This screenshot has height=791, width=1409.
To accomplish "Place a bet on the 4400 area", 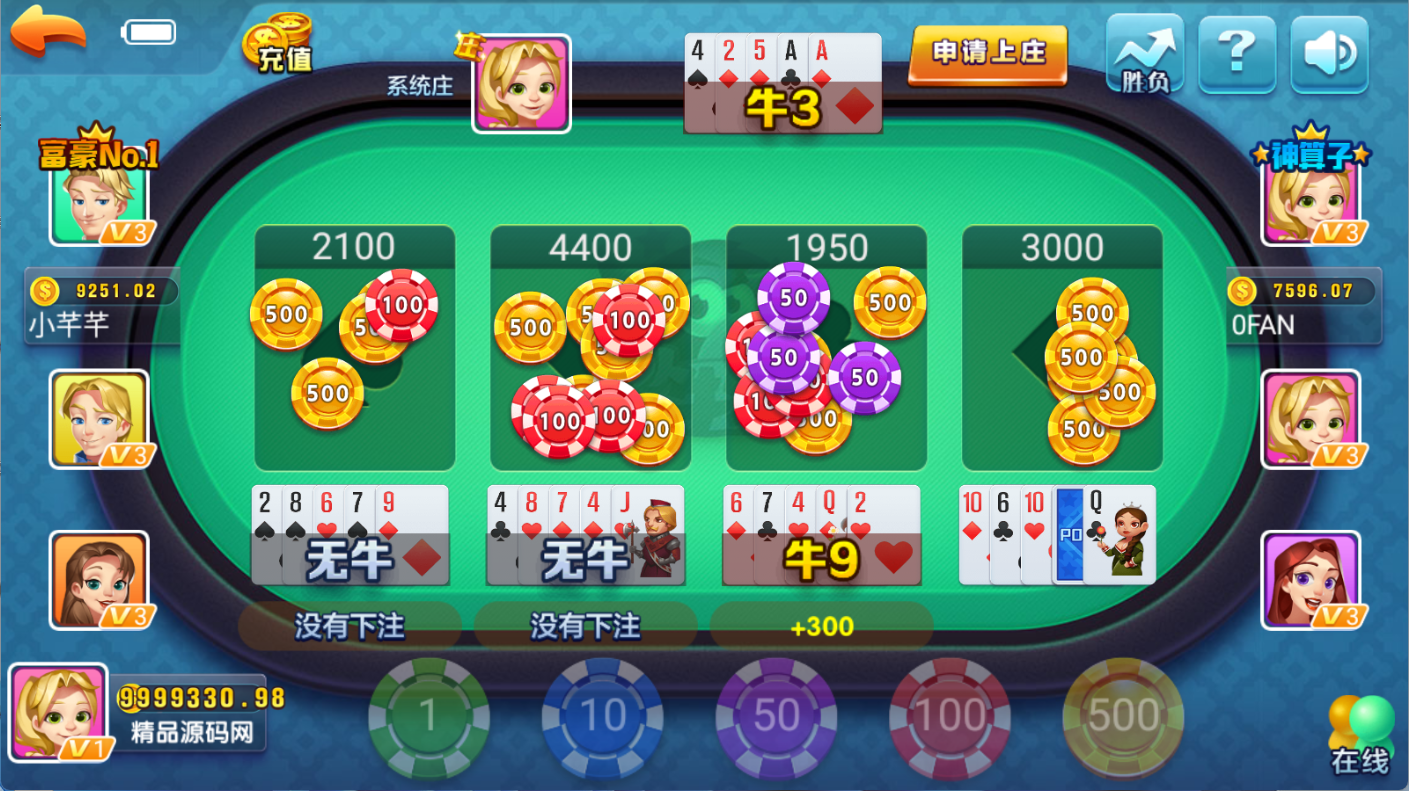I will 590,348.
